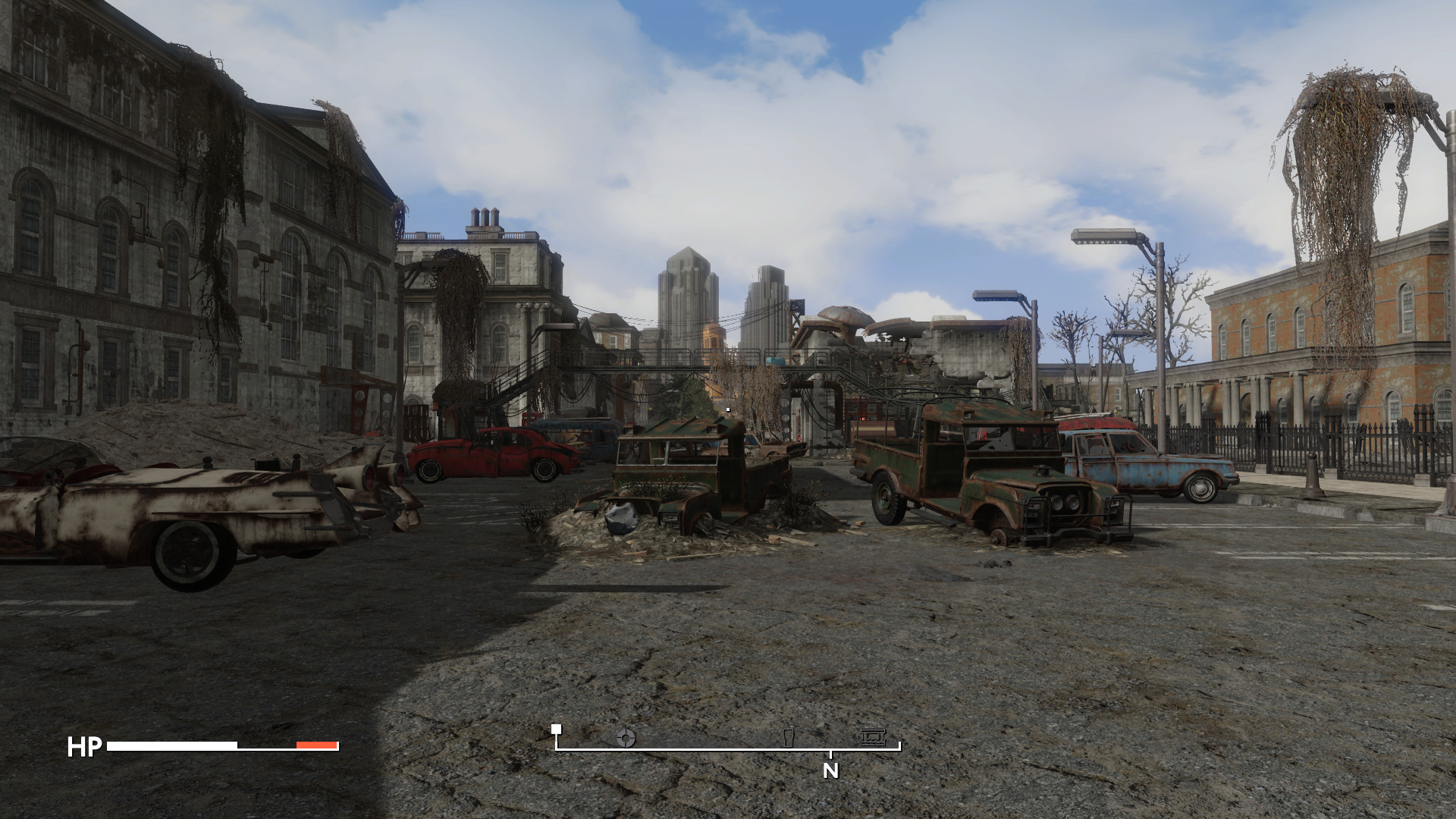1456x819 pixels.
Task: Click the compass bar's North indicator
Action: click(831, 770)
